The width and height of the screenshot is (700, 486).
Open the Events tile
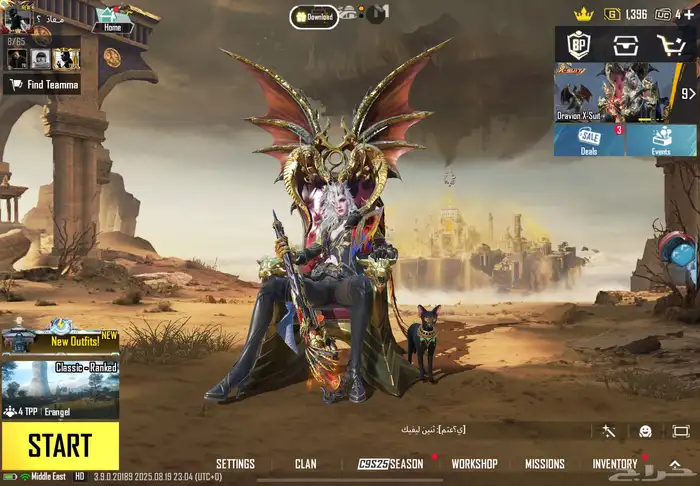click(661, 140)
